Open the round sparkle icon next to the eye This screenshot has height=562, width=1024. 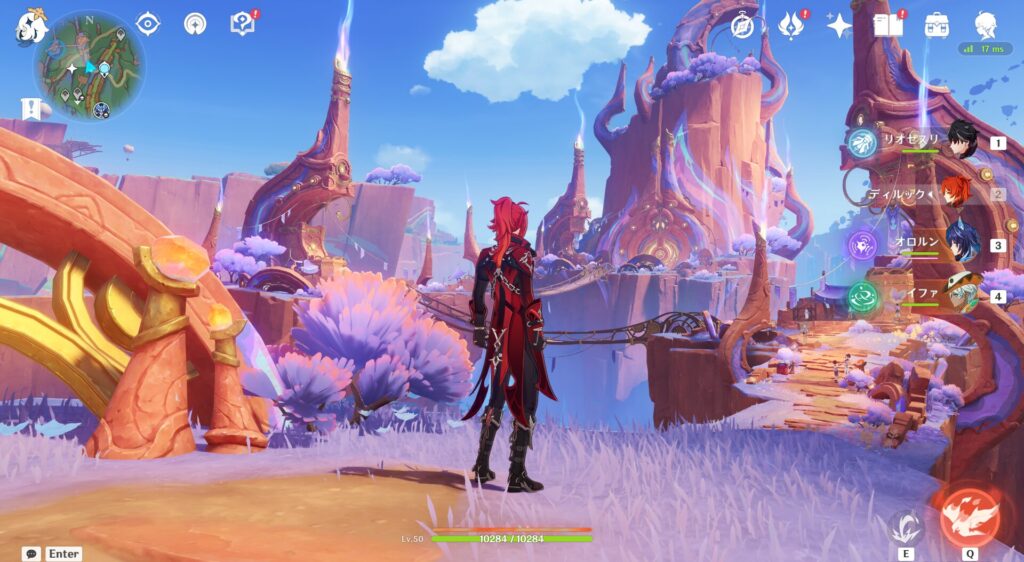tap(195, 24)
